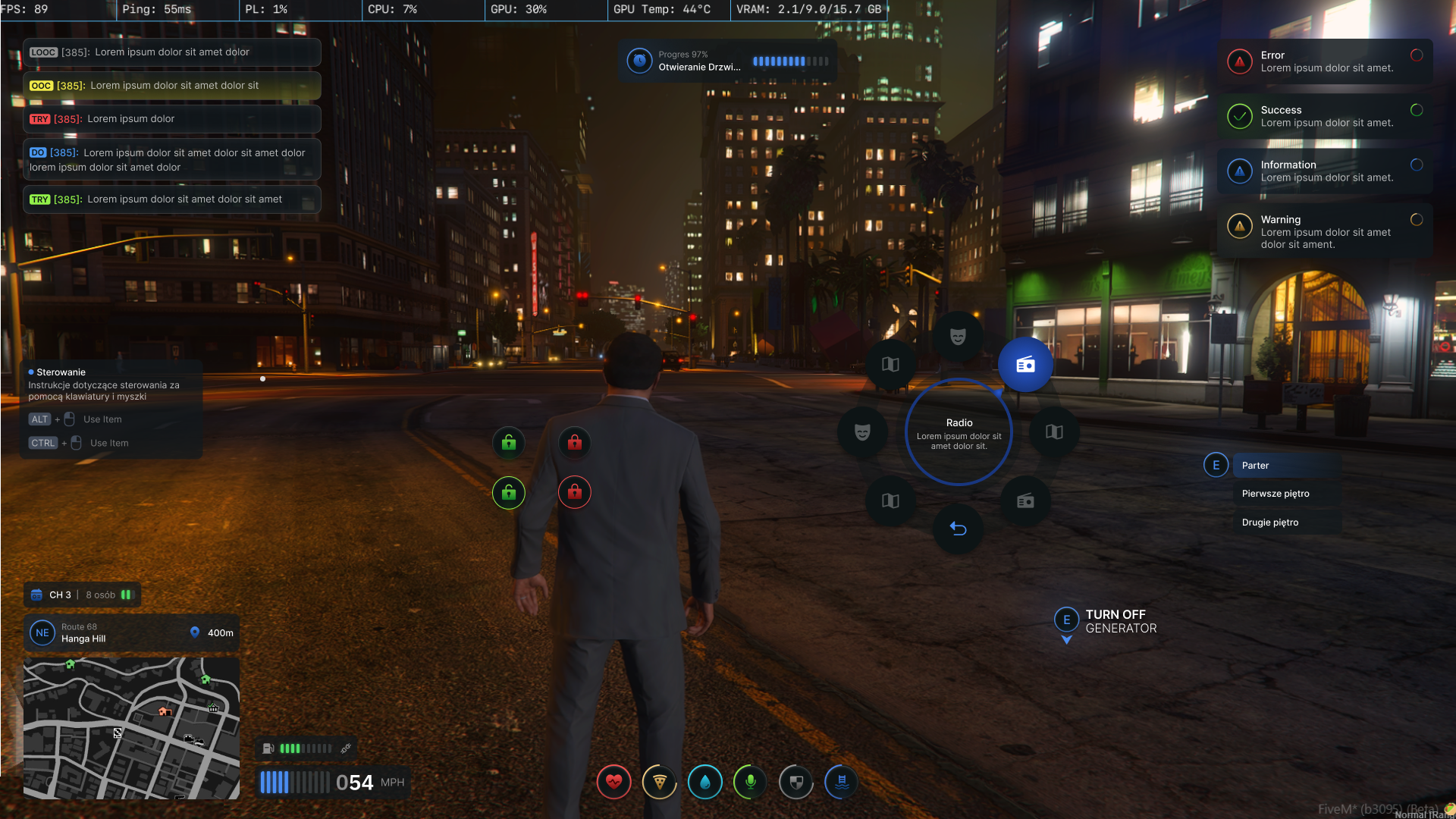Click the radio channel icon next to CH 3

click(x=36, y=595)
